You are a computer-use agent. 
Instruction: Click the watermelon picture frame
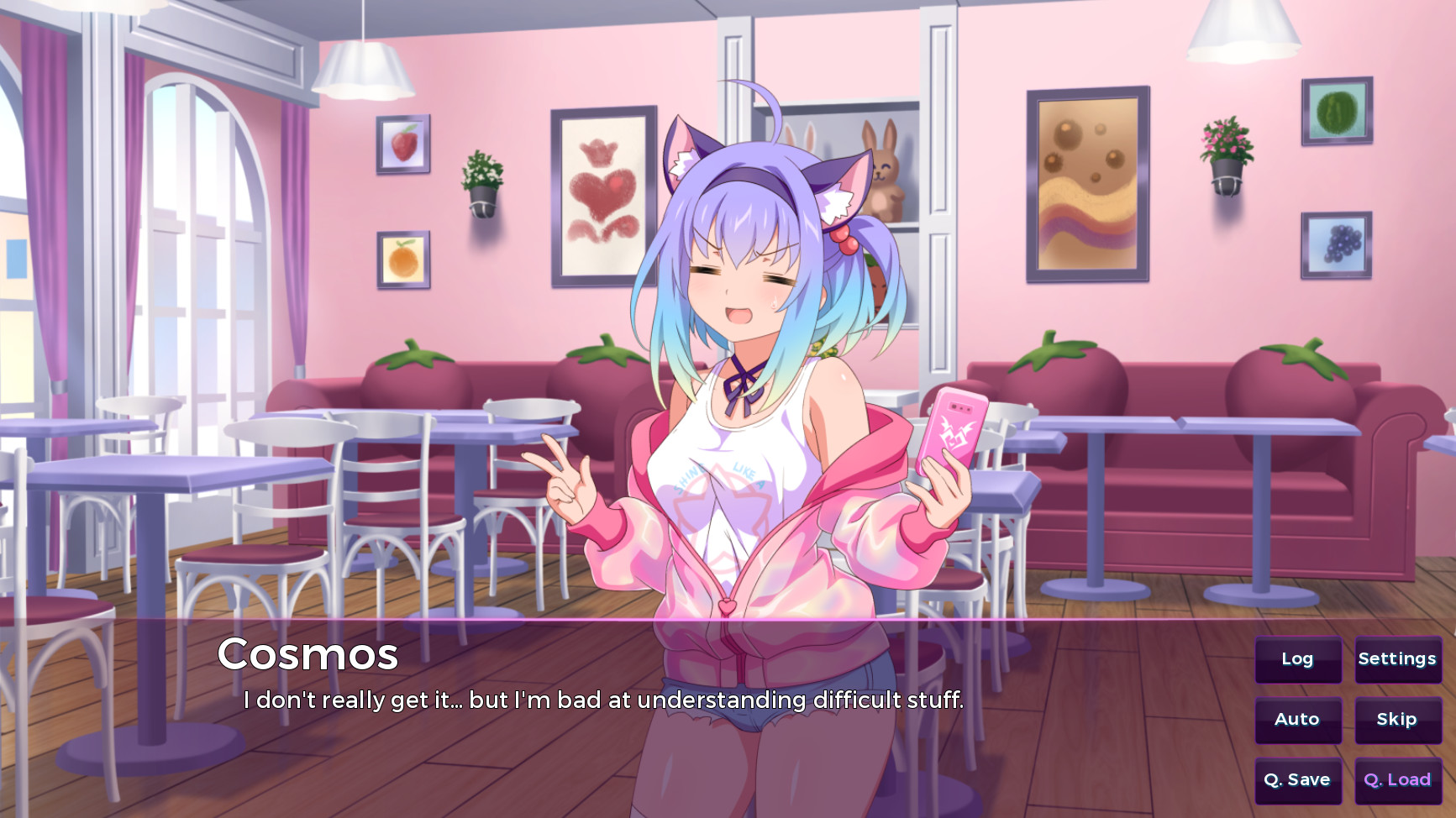click(x=1336, y=112)
